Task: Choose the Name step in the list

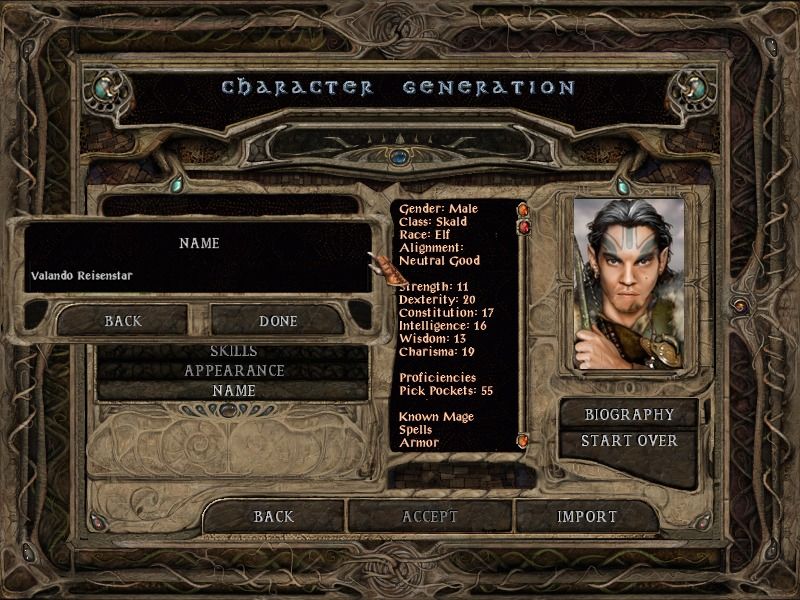Action: pyautogui.click(x=233, y=390)
